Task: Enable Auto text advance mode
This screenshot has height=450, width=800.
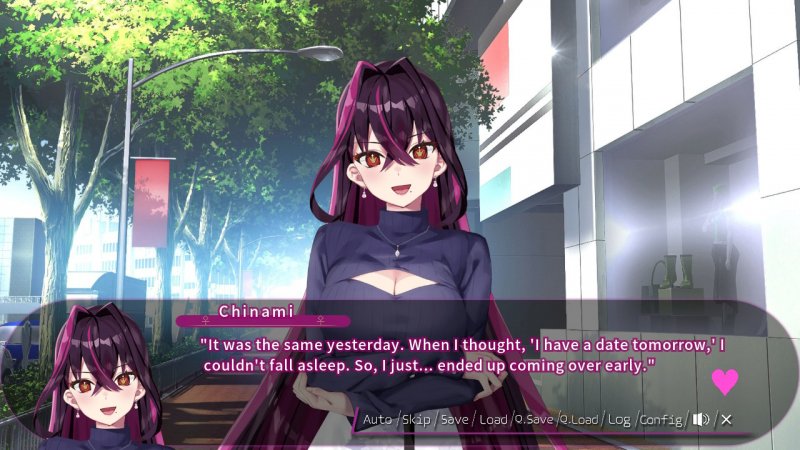Action: [377, 419]
